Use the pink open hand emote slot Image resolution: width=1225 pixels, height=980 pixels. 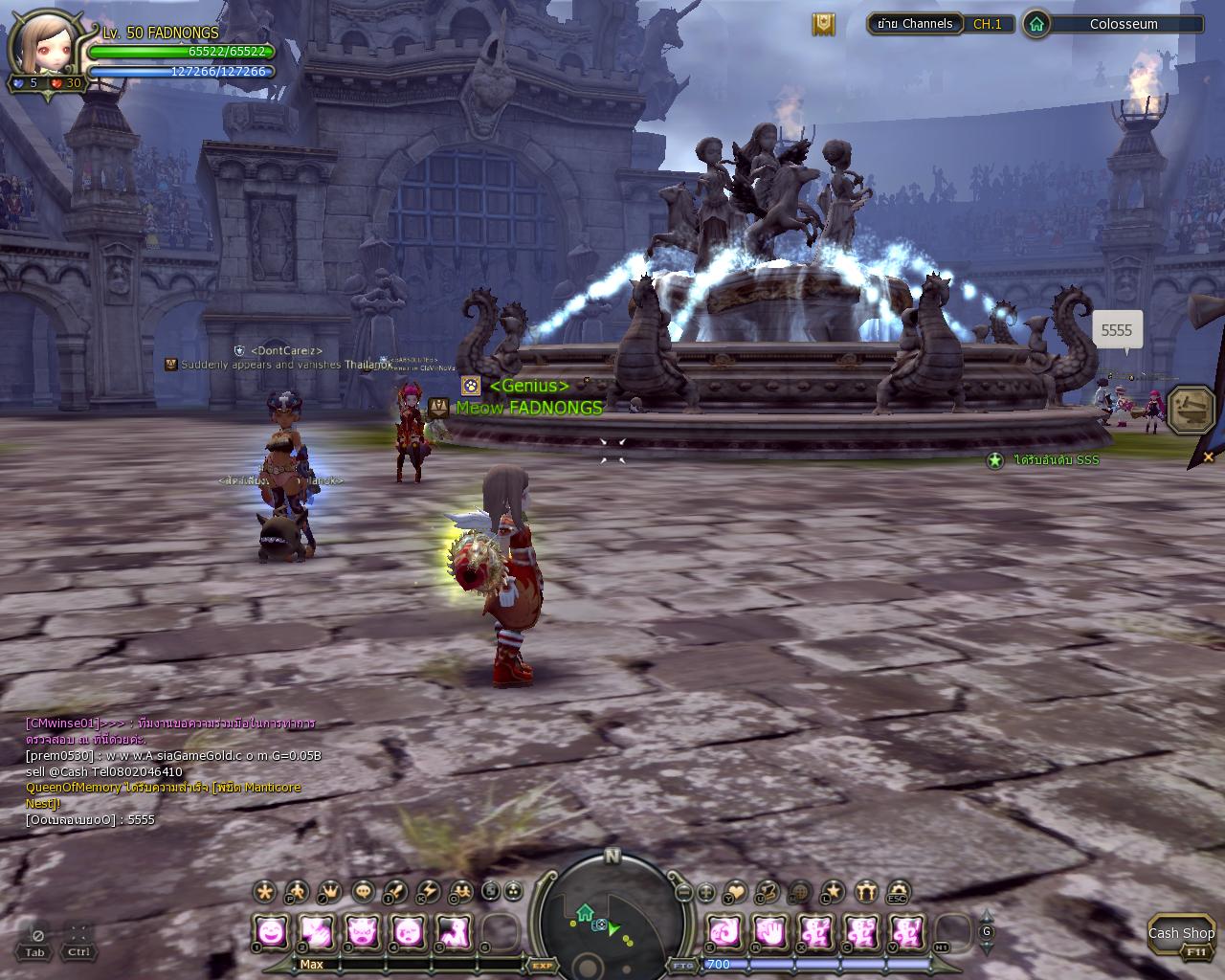point(769,931)
